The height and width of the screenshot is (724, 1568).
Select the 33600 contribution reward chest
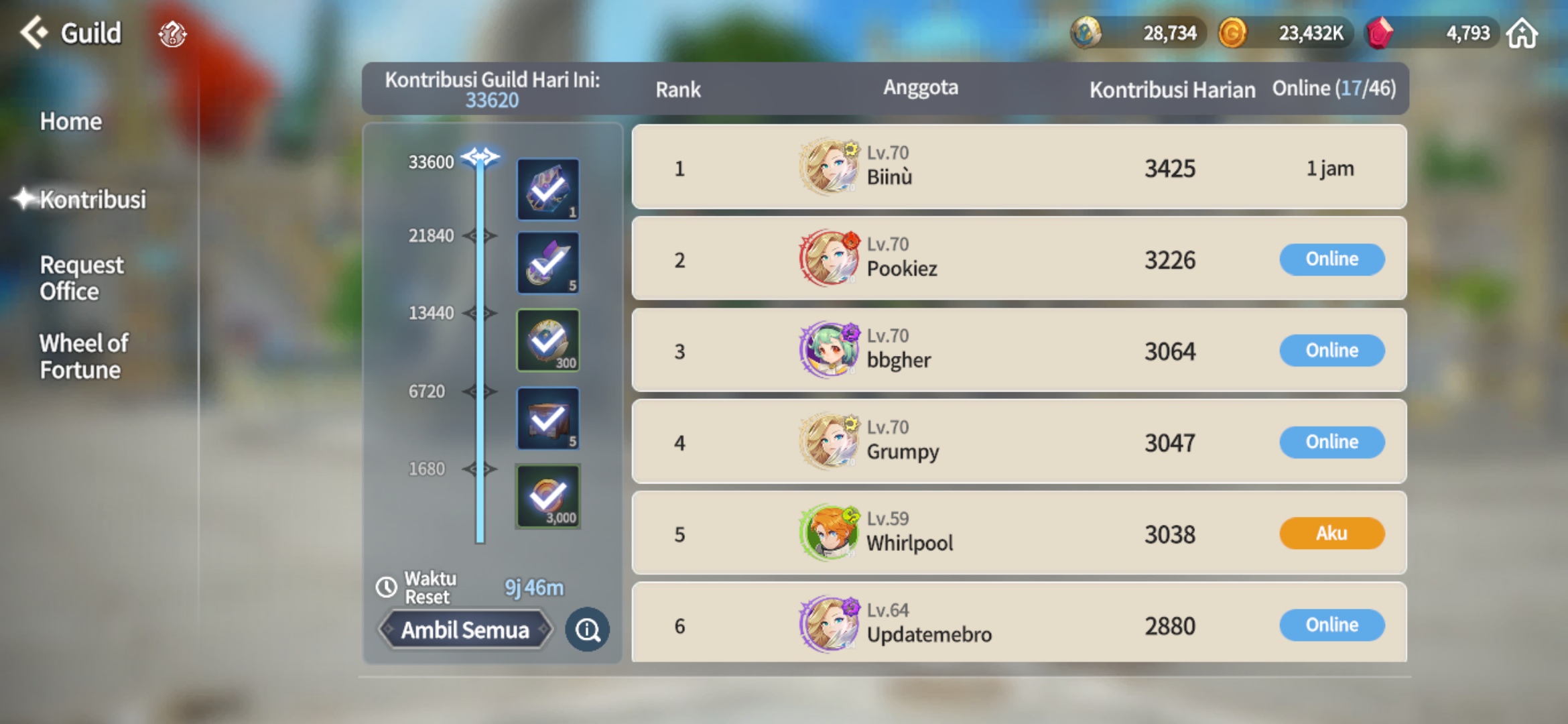click(547, 189)
